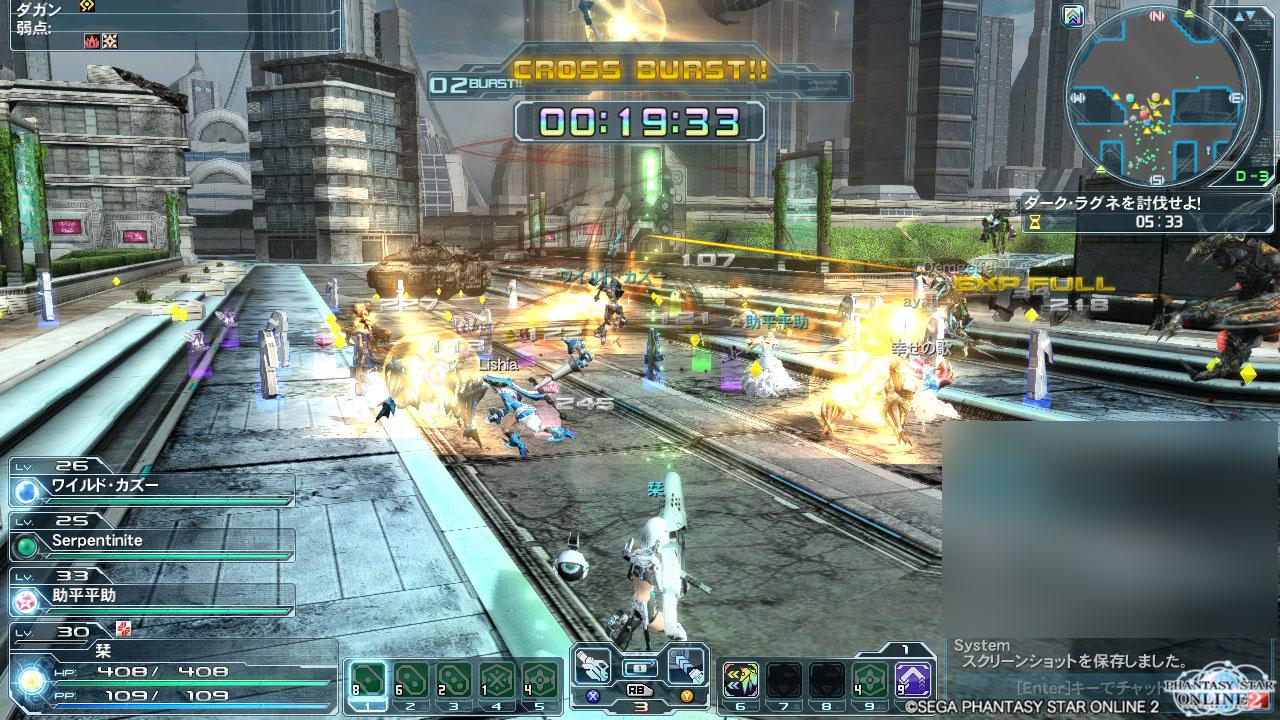Image resolution: width=1280 pixels, height=720 pixels.
Task: Use the item in hotbar slot 2
Action: click(411, 681)
